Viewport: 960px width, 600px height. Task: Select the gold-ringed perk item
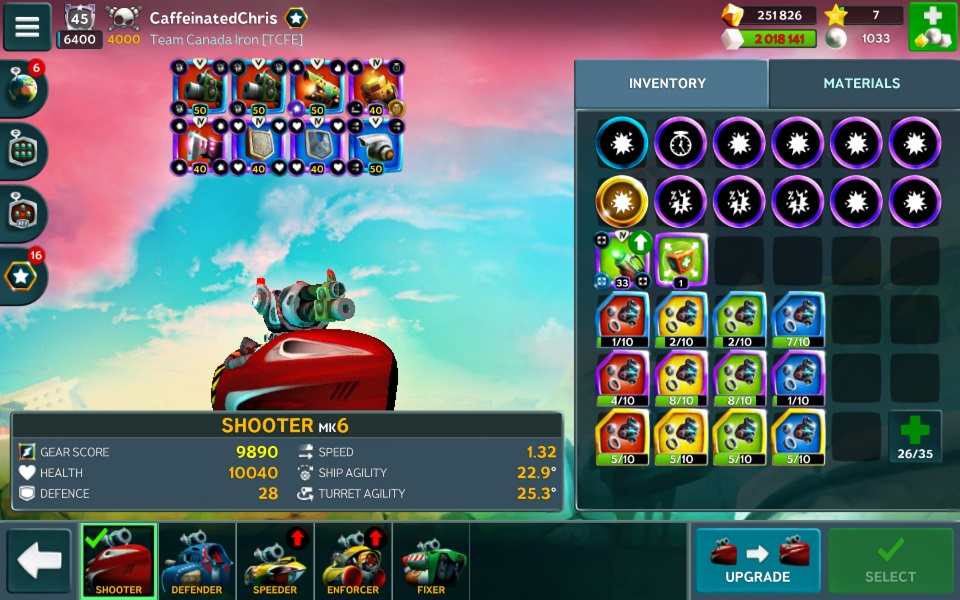tap(622, 202)
